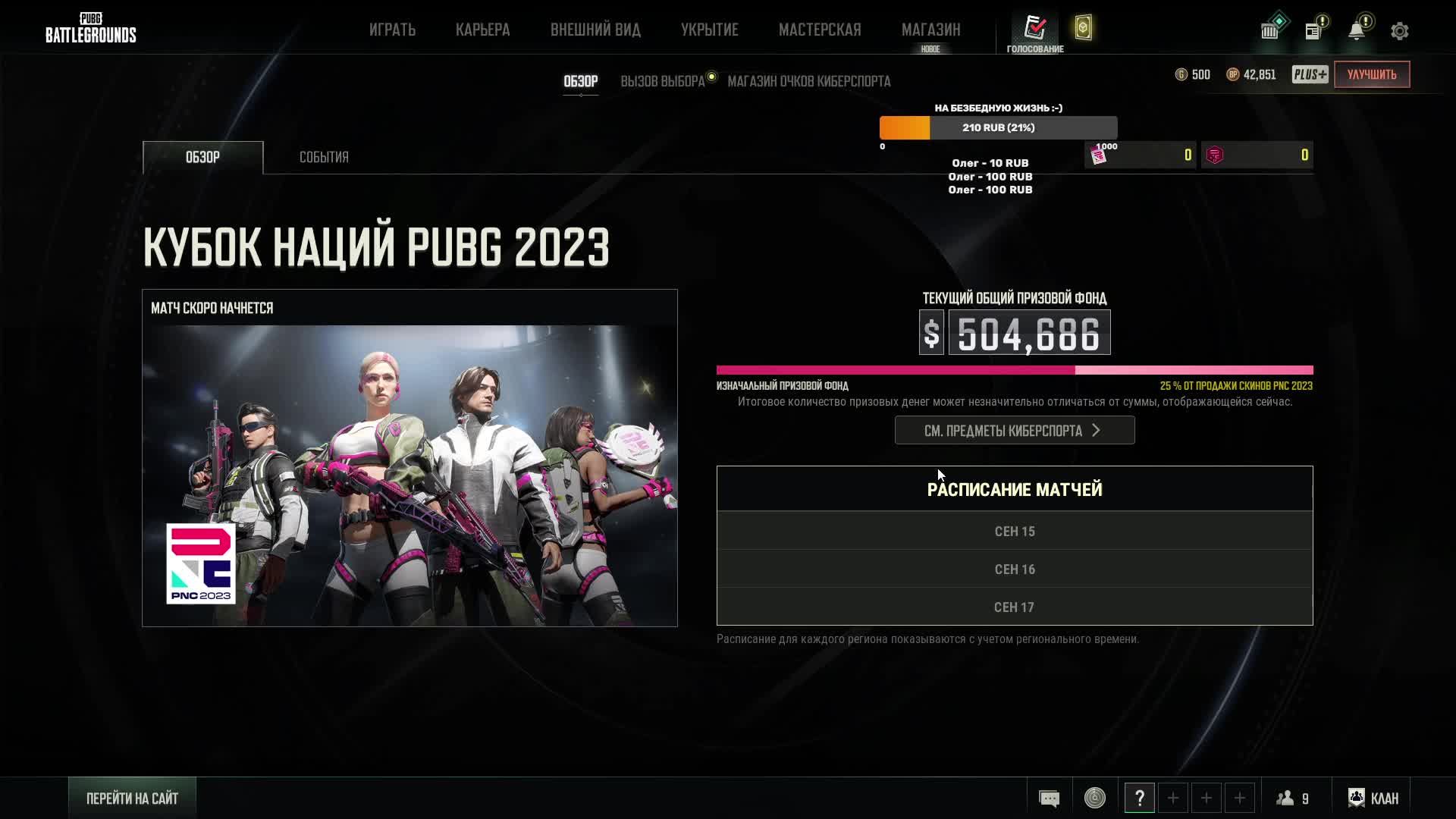Open the КЛАН clan panel
The image size is (1456, 819).
pyautogui.click(x=1373, y=798)
